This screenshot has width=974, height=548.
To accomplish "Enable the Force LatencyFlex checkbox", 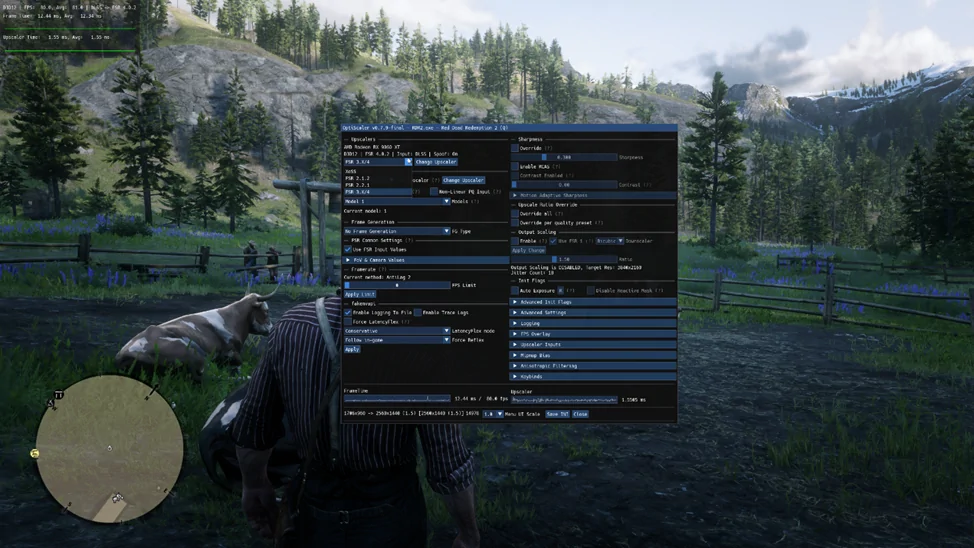I will point(348,322).
